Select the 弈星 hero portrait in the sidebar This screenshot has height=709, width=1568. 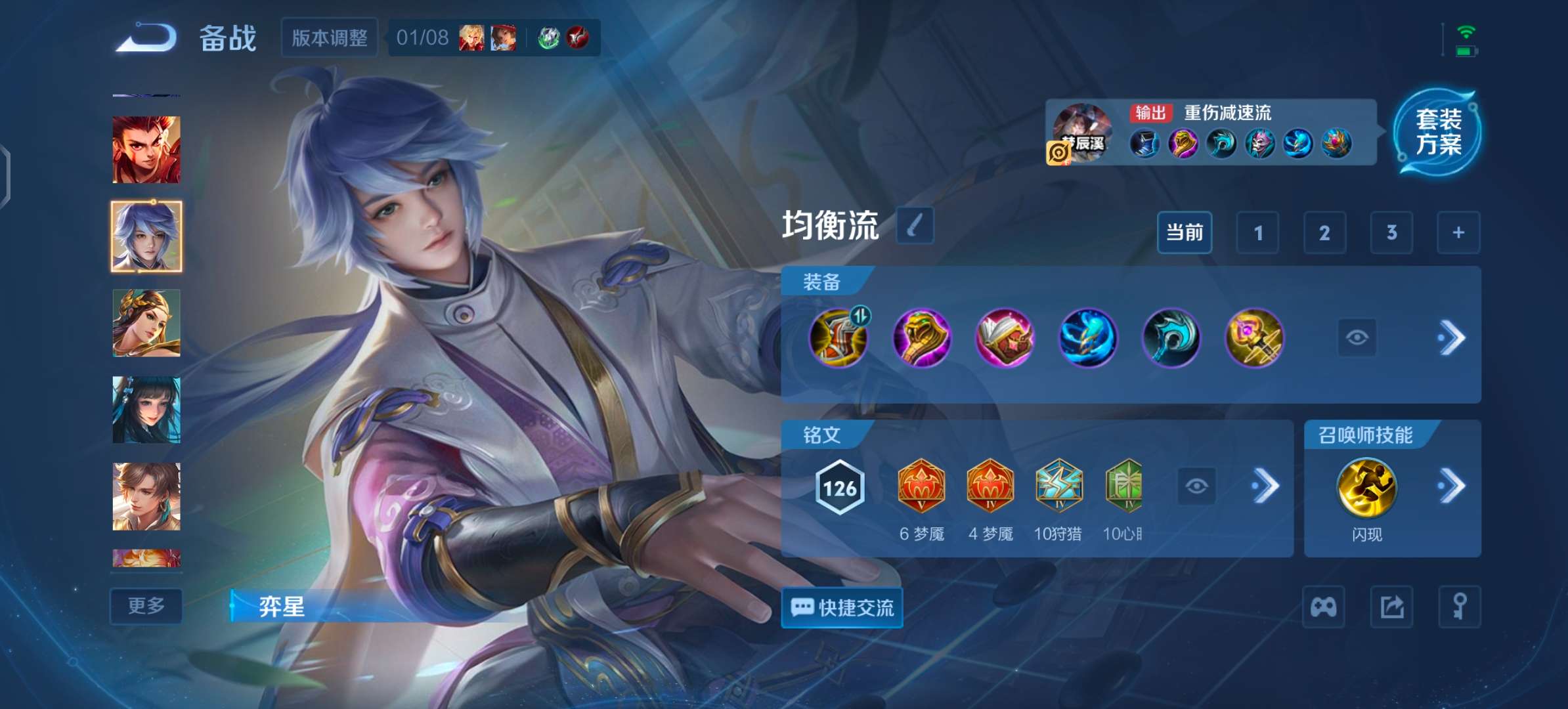coord(146,235)
